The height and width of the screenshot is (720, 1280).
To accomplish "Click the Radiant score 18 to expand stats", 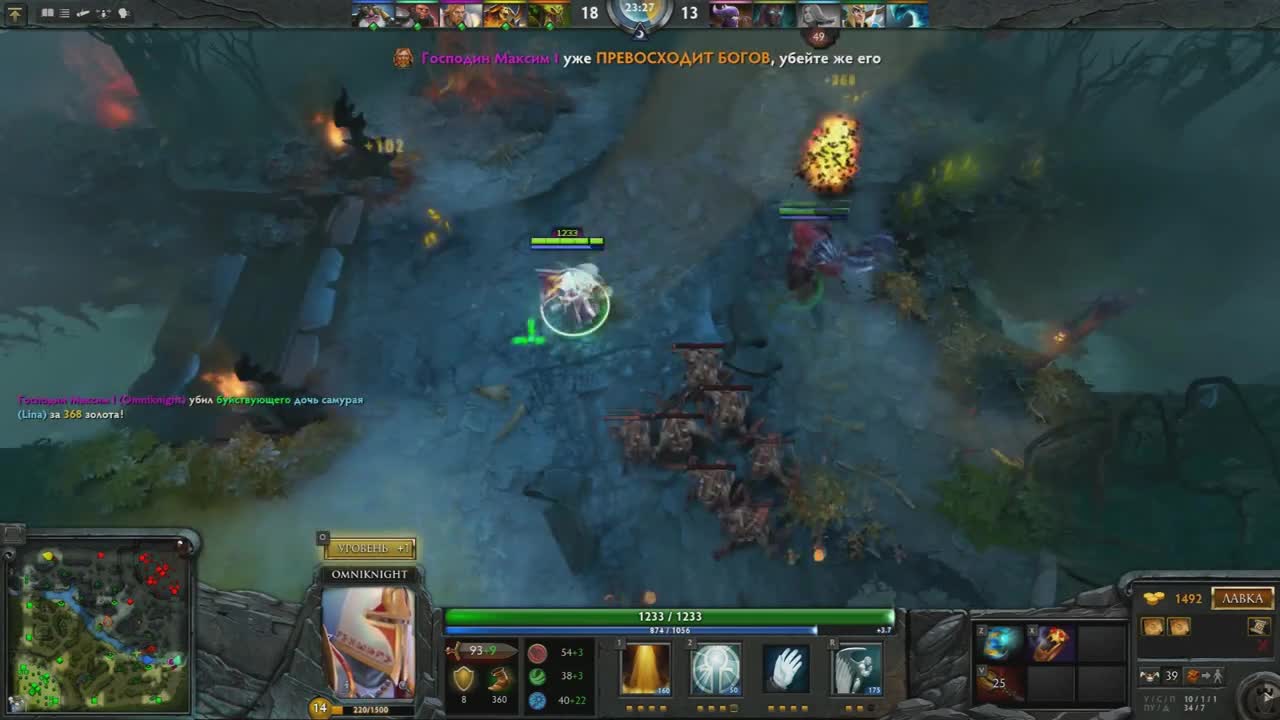I will 589,13.
